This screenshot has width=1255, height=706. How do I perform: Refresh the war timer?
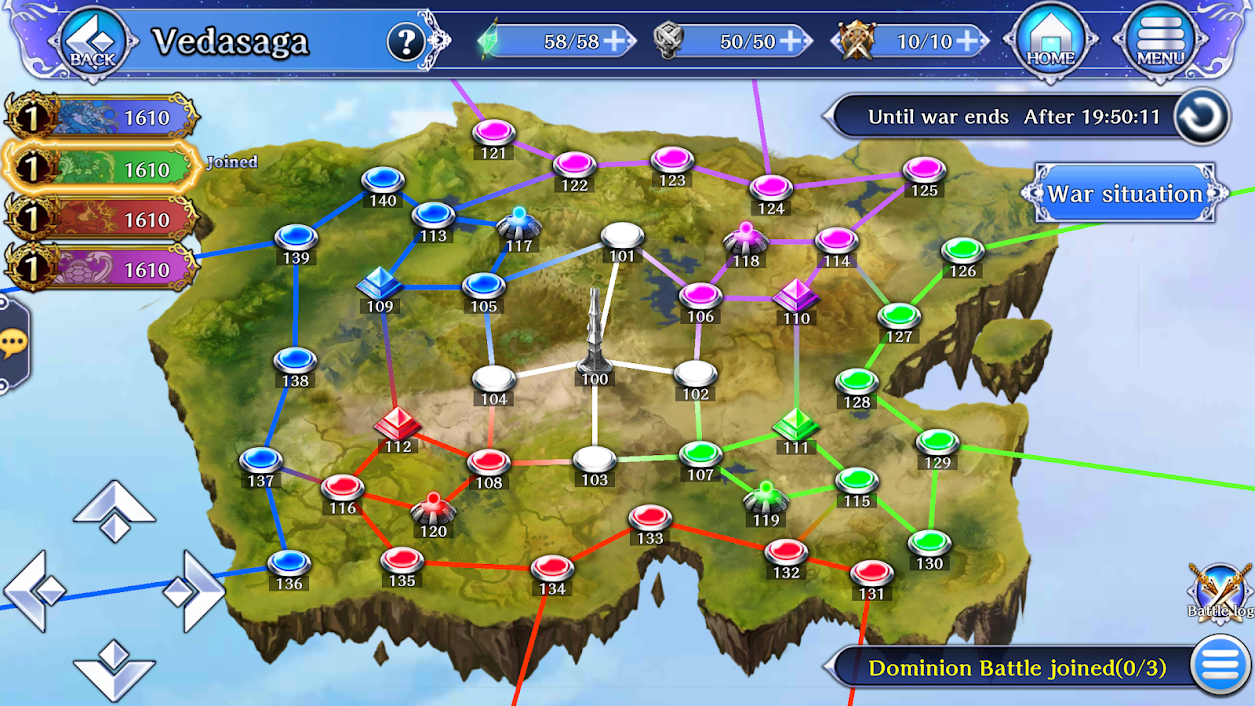coord(1201,117)
